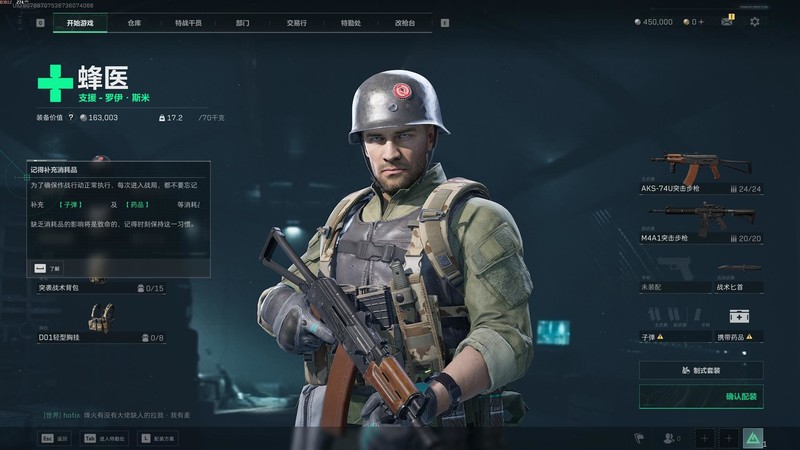Select the D01轻型胸挂 chest rig slot
This screenshot has height=450, width=800.
click(x=100, y=326)
